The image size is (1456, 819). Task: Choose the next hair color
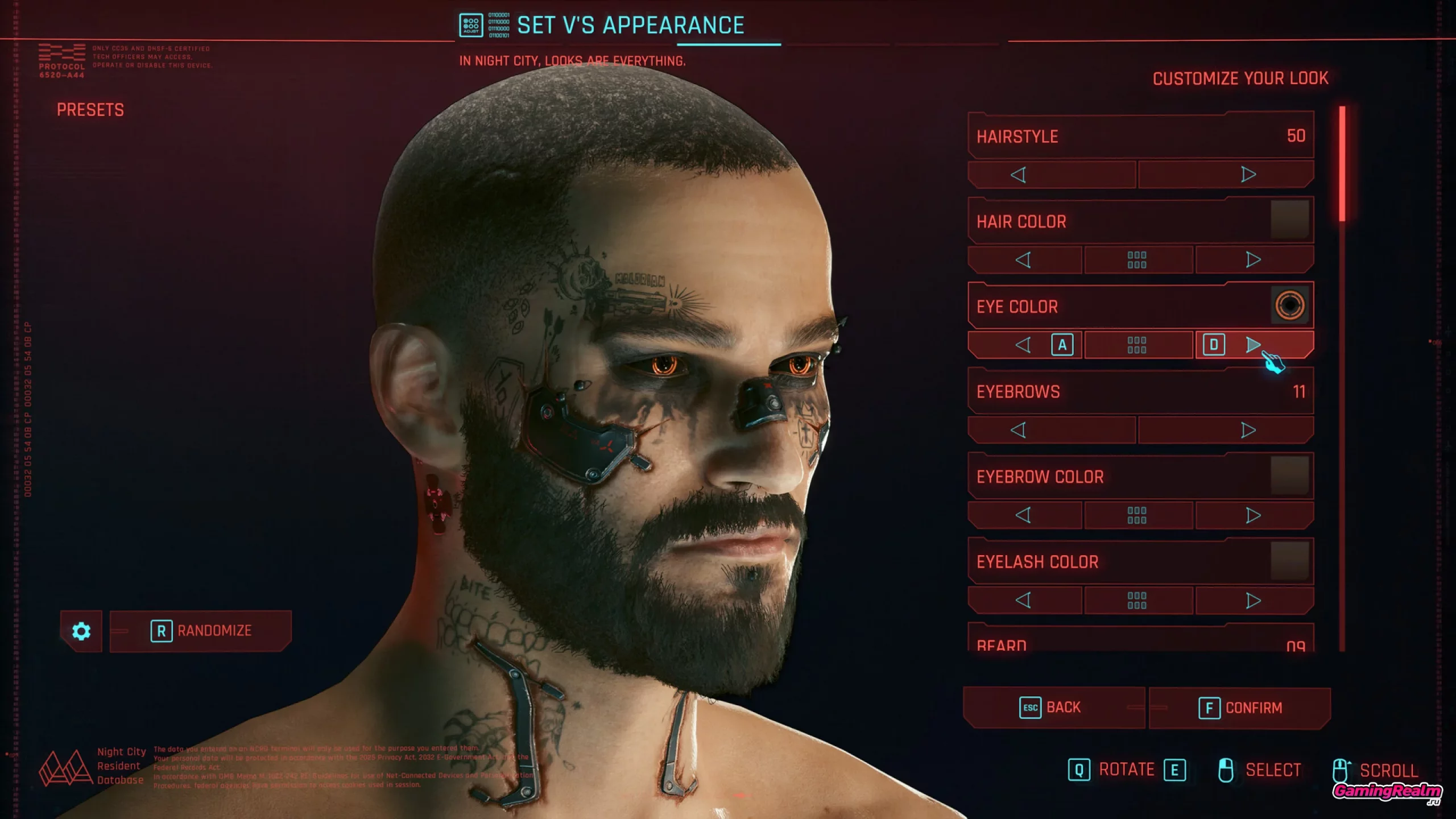click(x=1253, y=260)
